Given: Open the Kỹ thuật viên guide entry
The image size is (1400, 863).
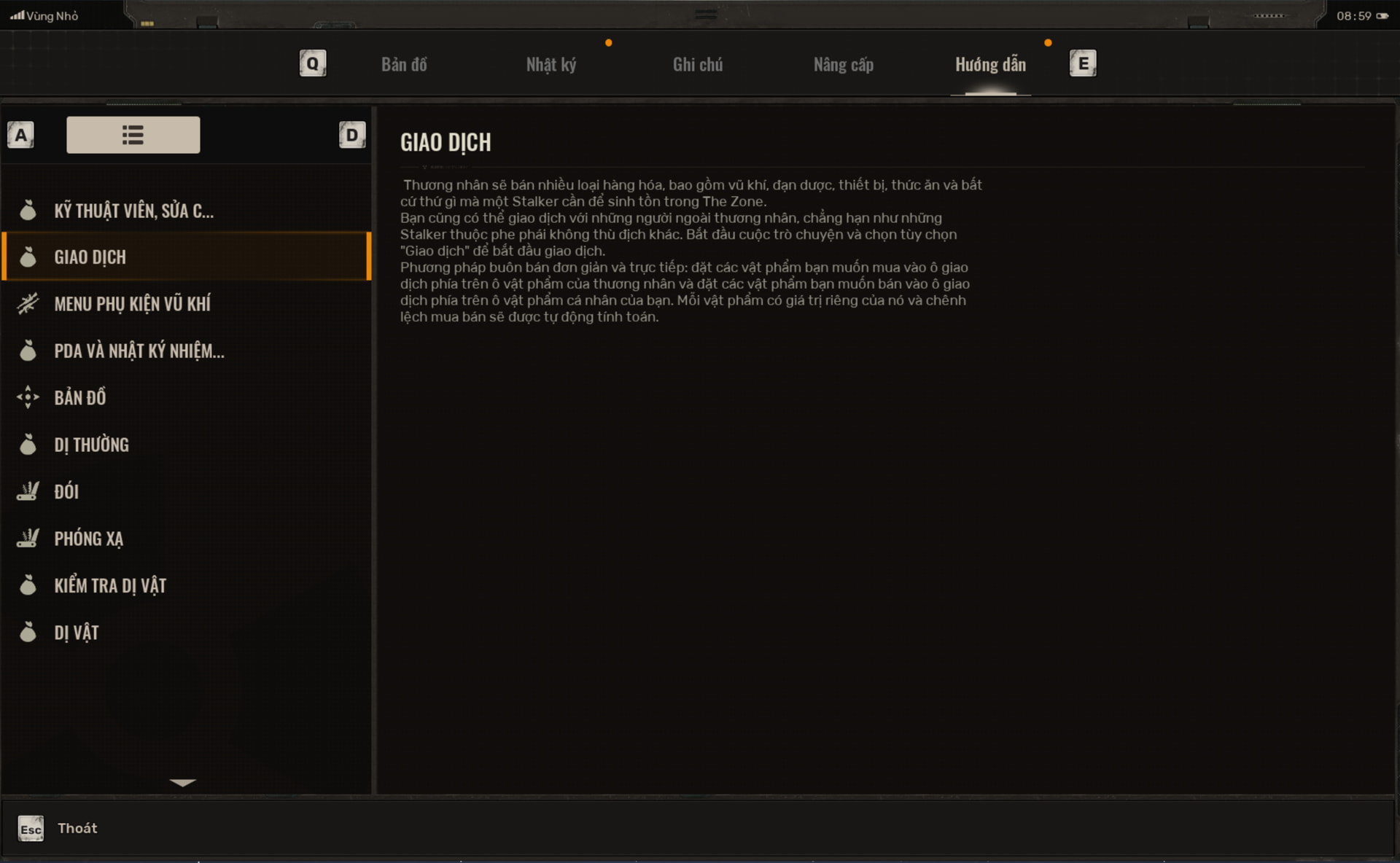Looking at the screenshot, I should click(134, 211).
